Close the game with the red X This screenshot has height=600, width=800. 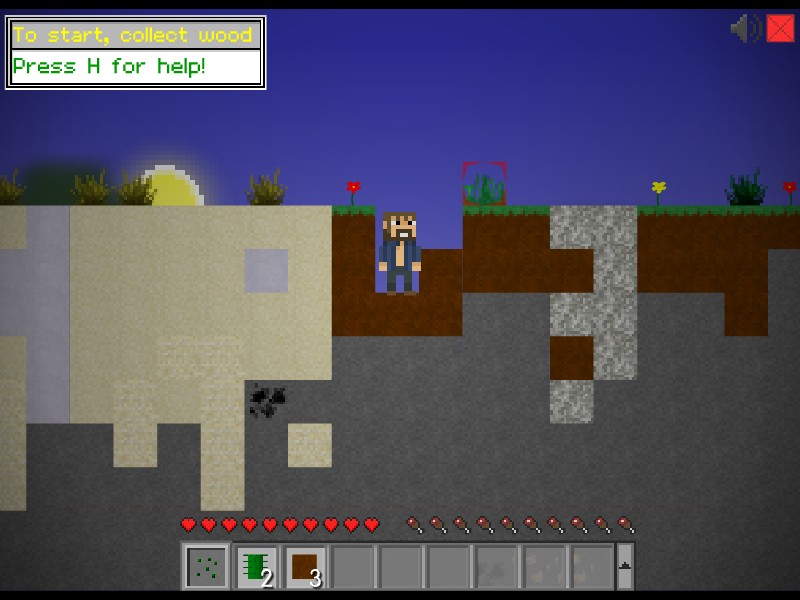[780, 28]
